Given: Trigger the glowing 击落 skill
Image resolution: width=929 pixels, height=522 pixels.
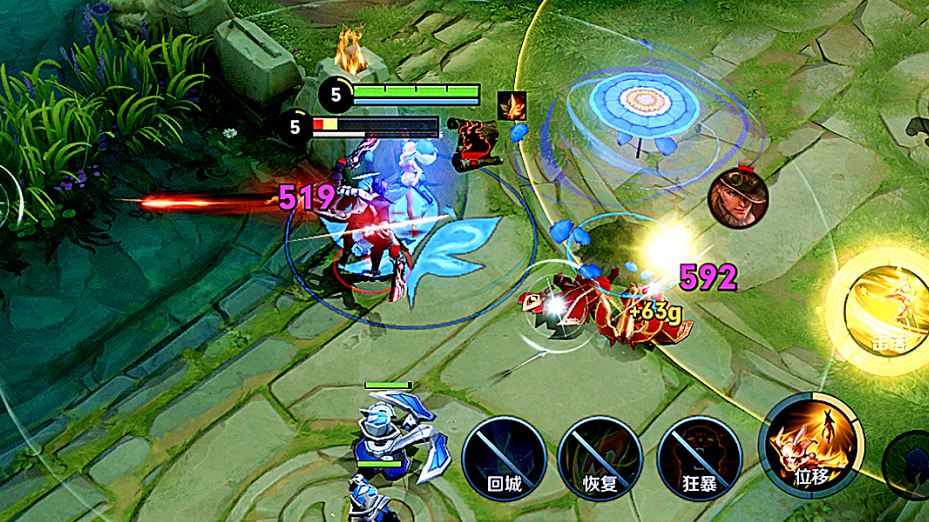Looking at the screenshot, I should (884, 313).
